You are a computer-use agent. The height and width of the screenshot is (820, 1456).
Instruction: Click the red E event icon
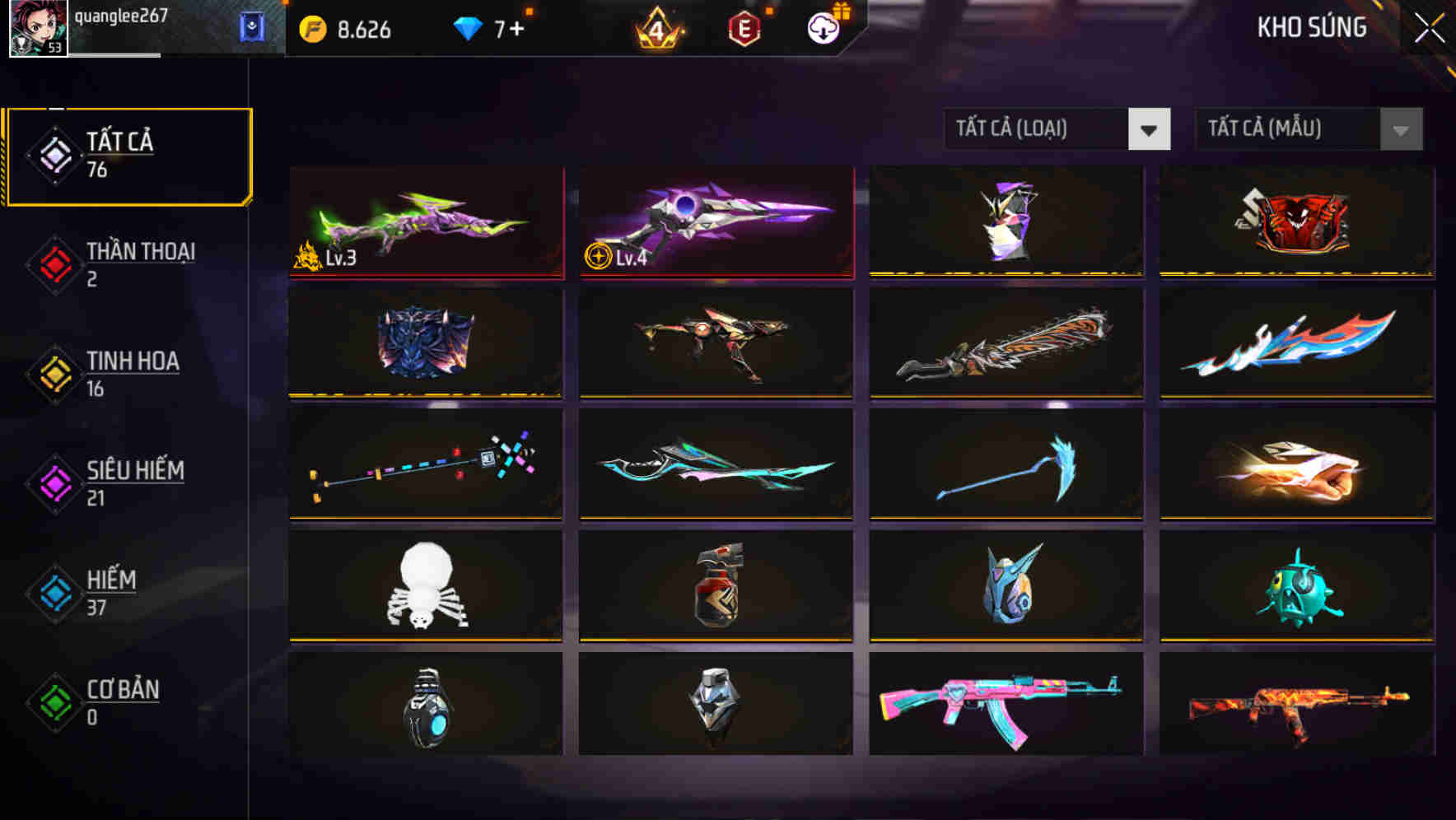(x=744, y=29)
